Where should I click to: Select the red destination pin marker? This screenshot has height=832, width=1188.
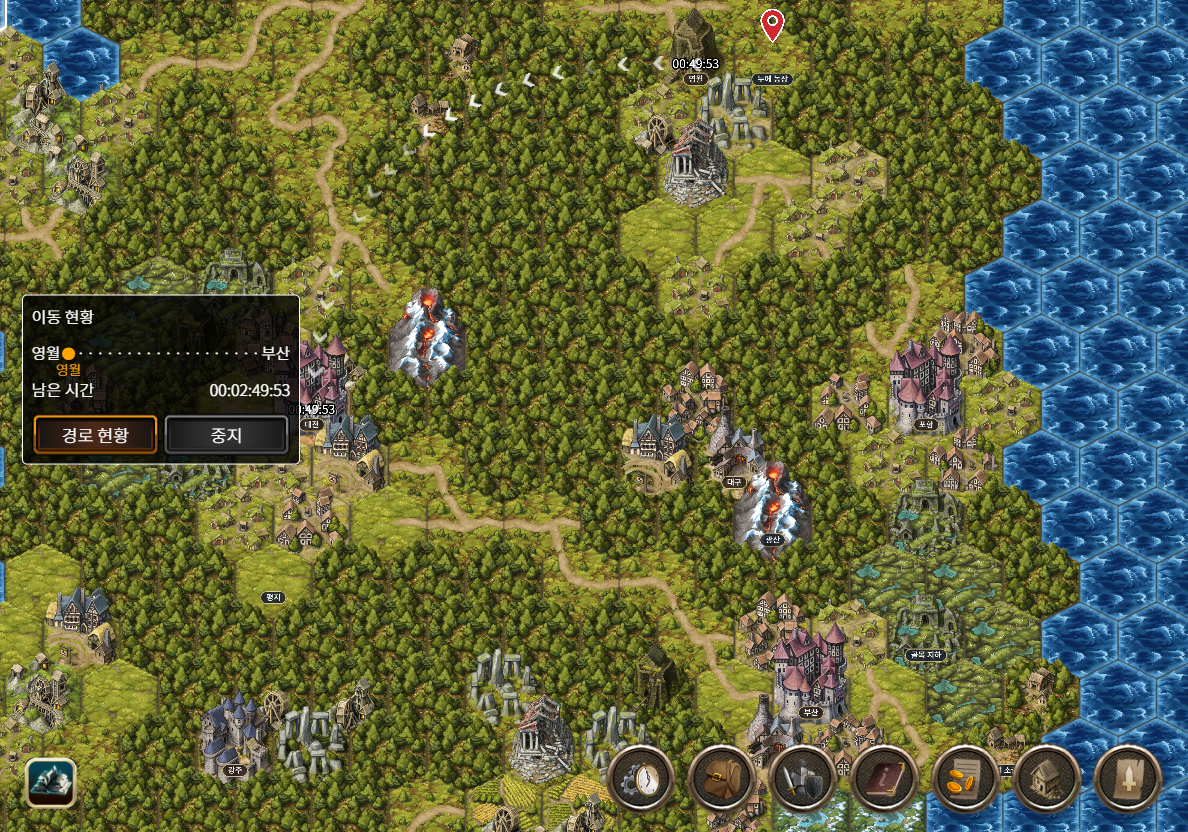coord(771,26)
